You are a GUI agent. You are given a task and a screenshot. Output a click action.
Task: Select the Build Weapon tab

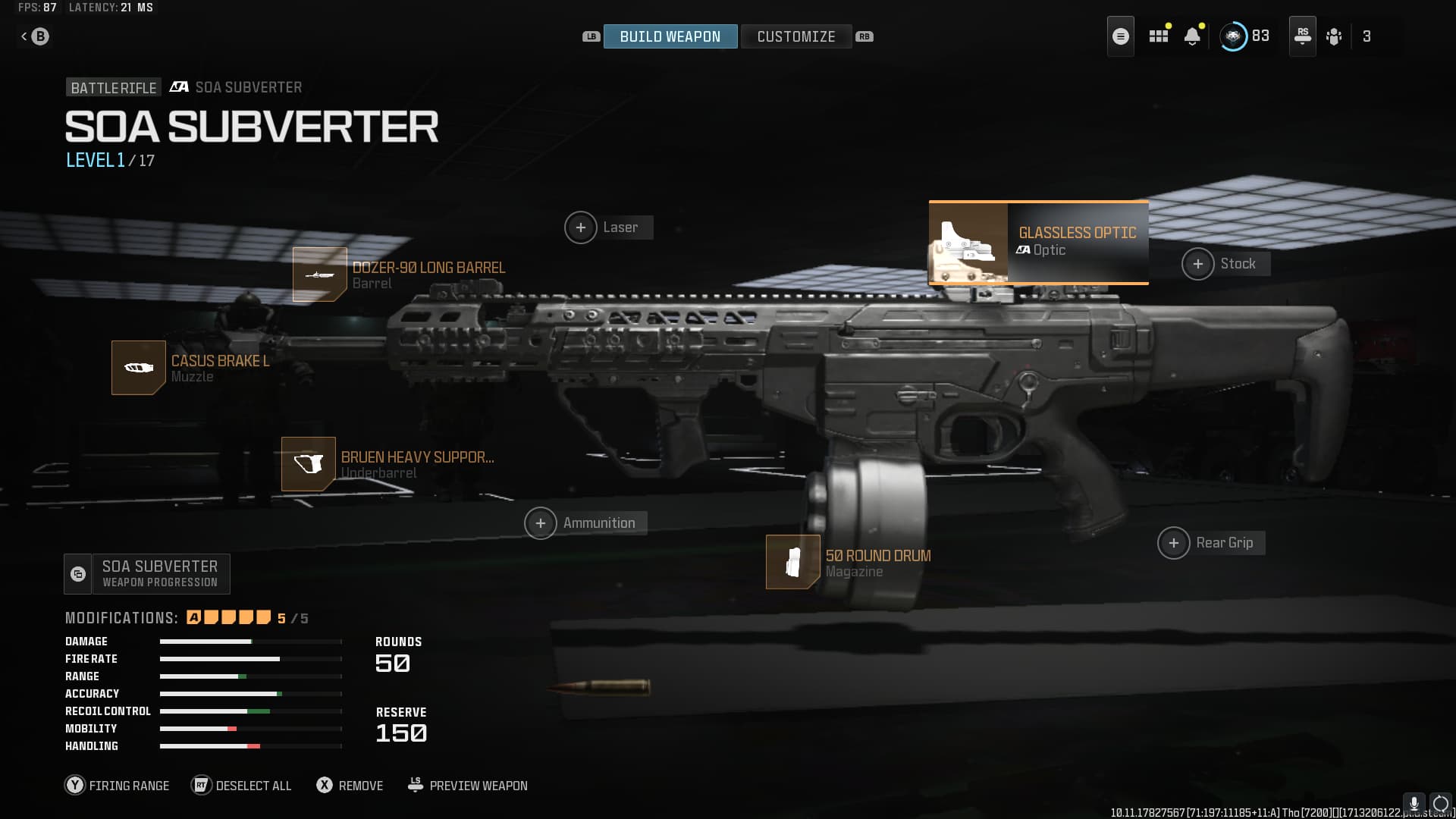[670, 36]
